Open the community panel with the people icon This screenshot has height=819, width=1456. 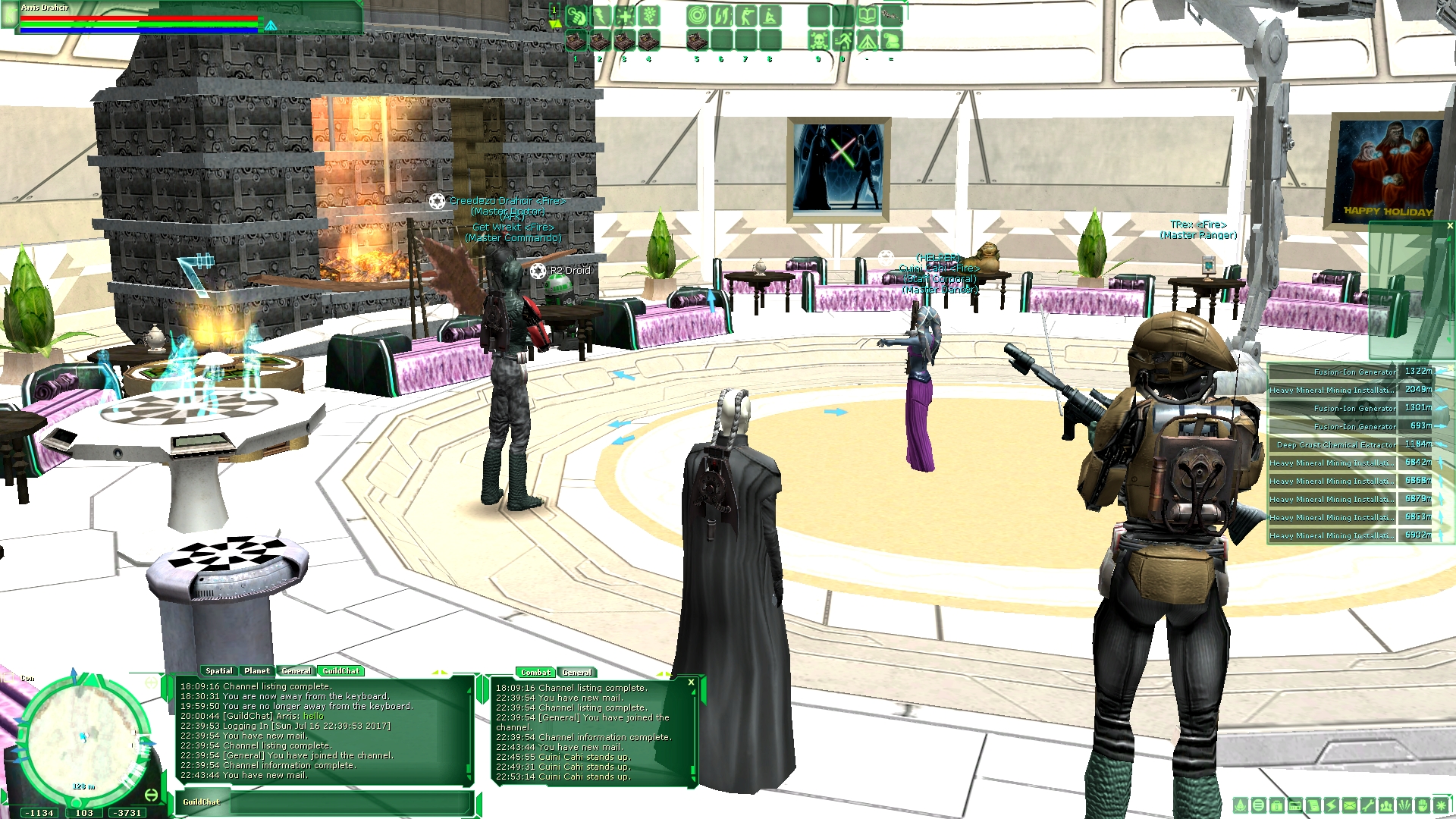[x=1386, y=805]
